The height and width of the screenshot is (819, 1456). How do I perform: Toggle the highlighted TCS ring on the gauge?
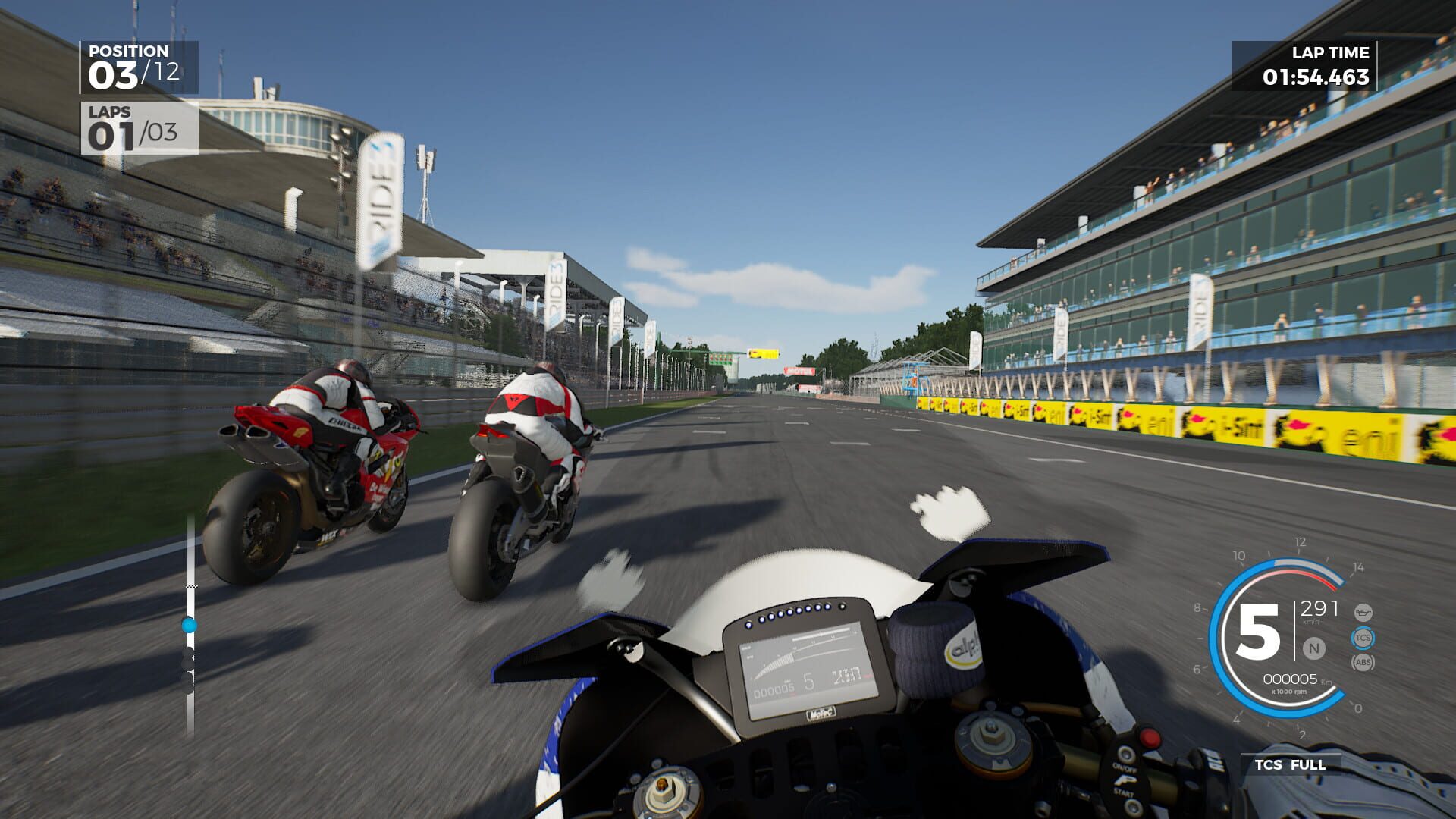(x=1364, y=639)
